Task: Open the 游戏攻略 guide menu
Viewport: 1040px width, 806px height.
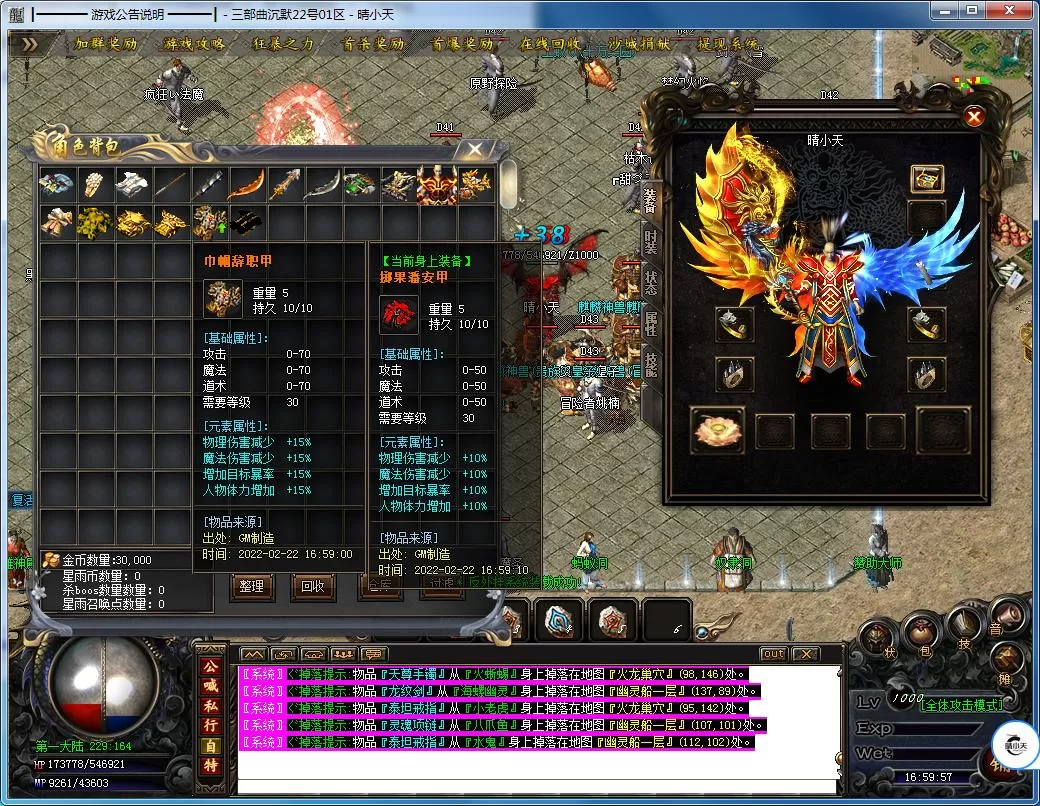Action: point(195,45)
